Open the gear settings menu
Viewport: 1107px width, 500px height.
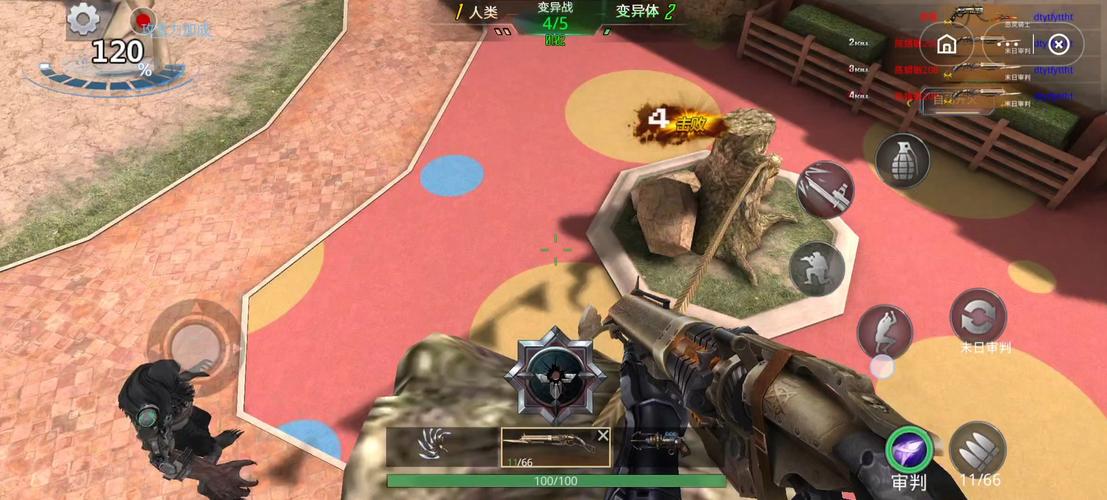83,18
